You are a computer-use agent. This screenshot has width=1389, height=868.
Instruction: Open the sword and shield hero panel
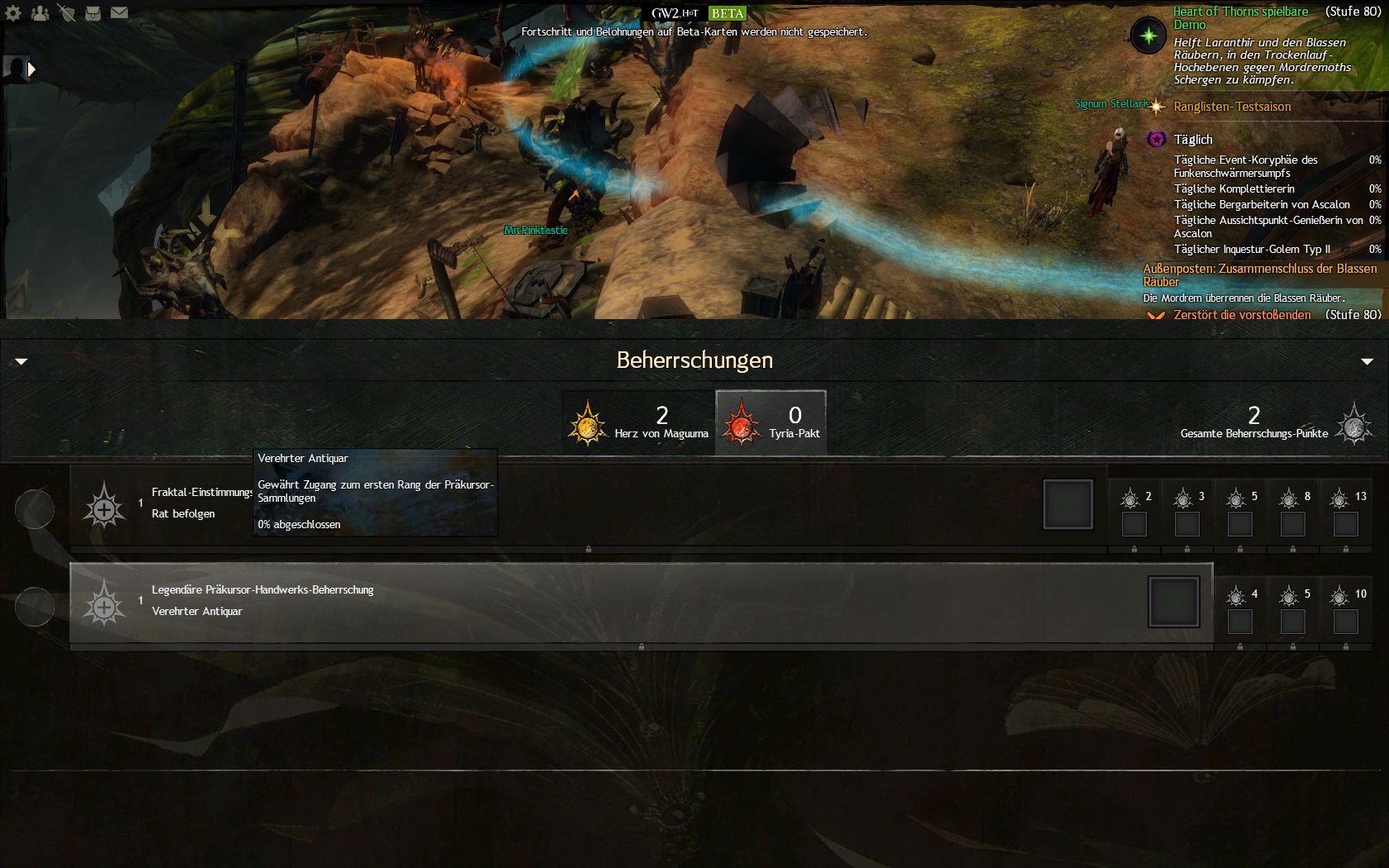66,13
